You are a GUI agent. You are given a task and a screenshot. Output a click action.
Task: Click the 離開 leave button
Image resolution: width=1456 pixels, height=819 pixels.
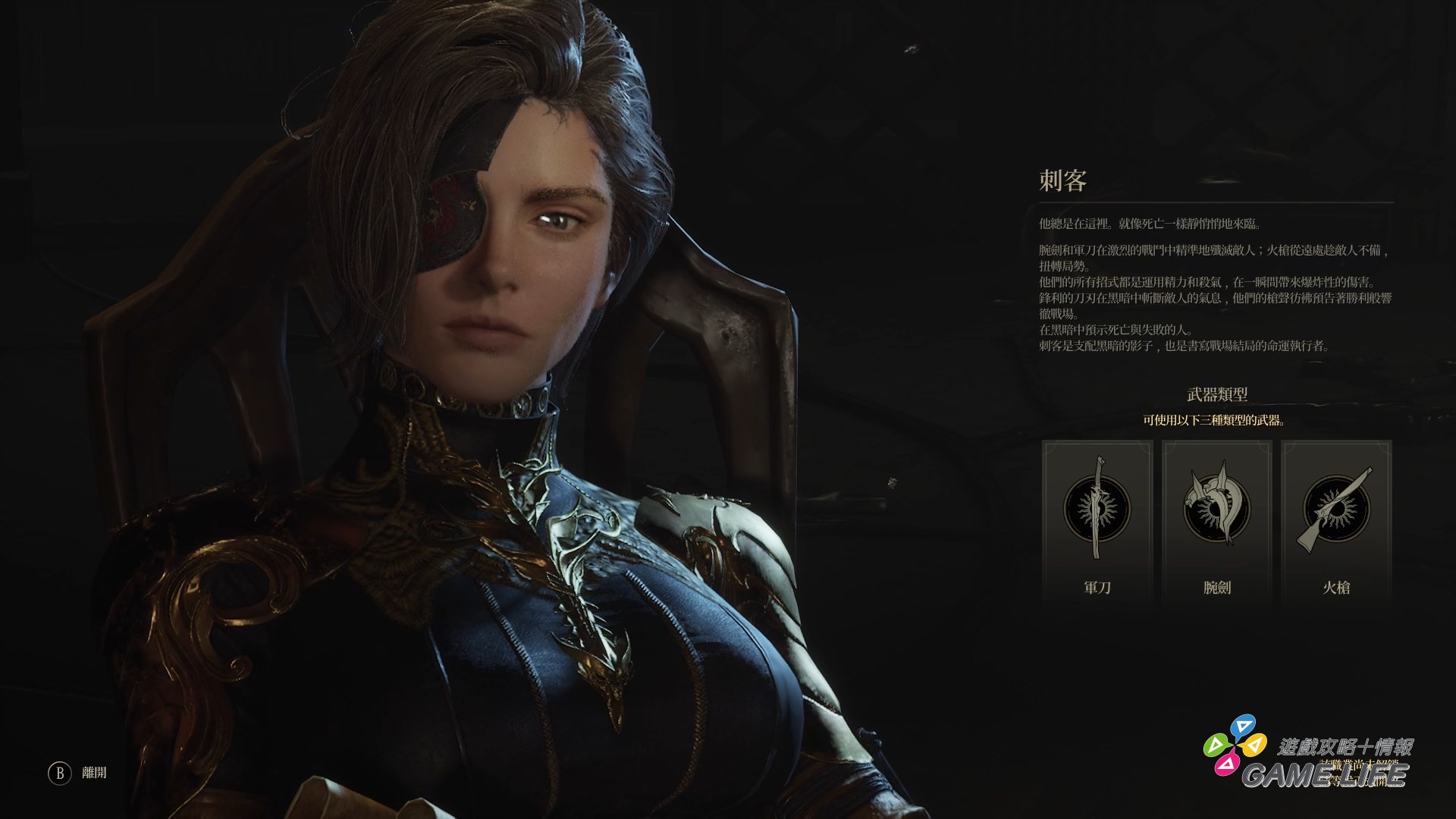pos(78,773)
